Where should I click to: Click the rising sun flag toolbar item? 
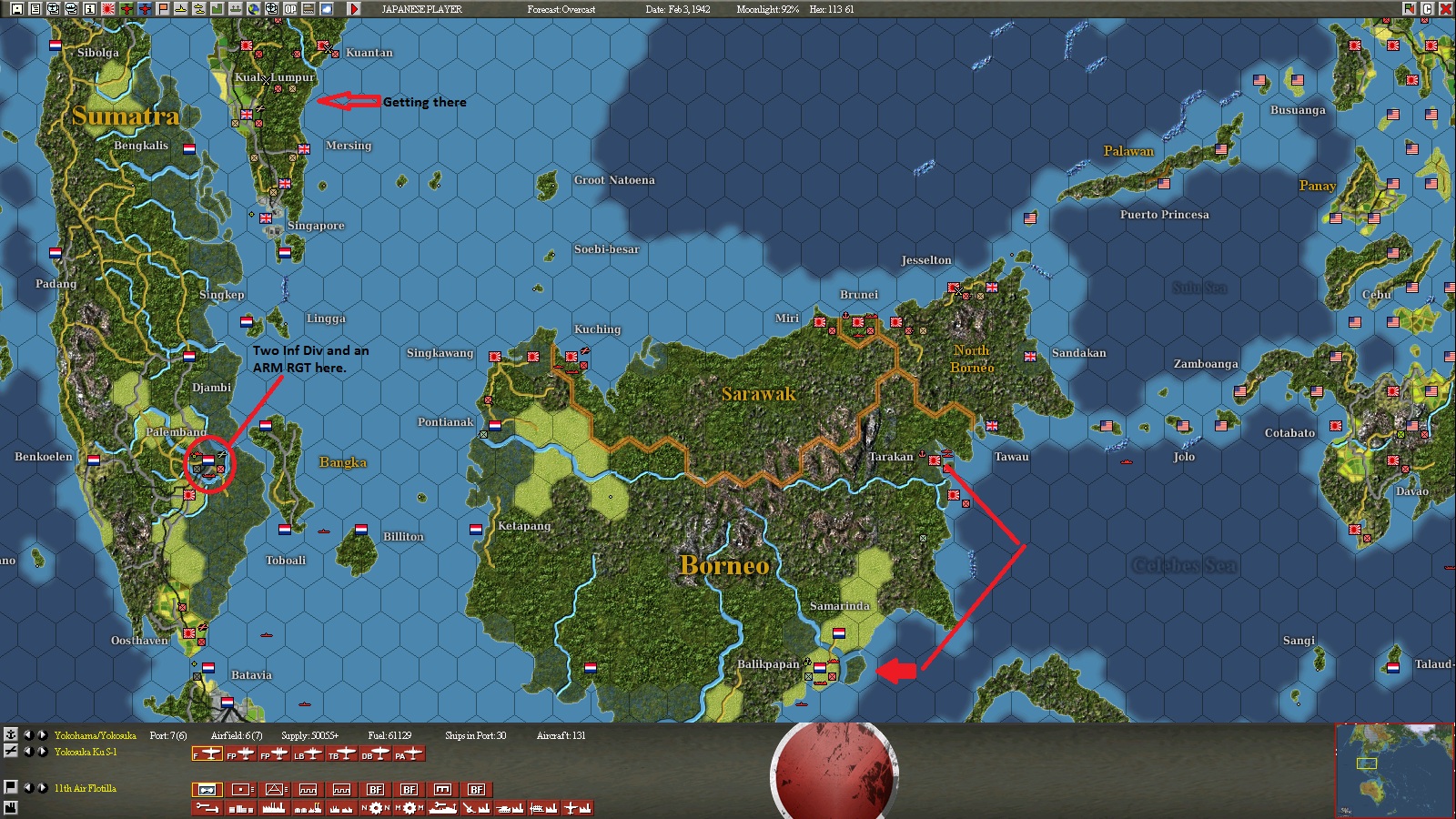coord(106,9)
